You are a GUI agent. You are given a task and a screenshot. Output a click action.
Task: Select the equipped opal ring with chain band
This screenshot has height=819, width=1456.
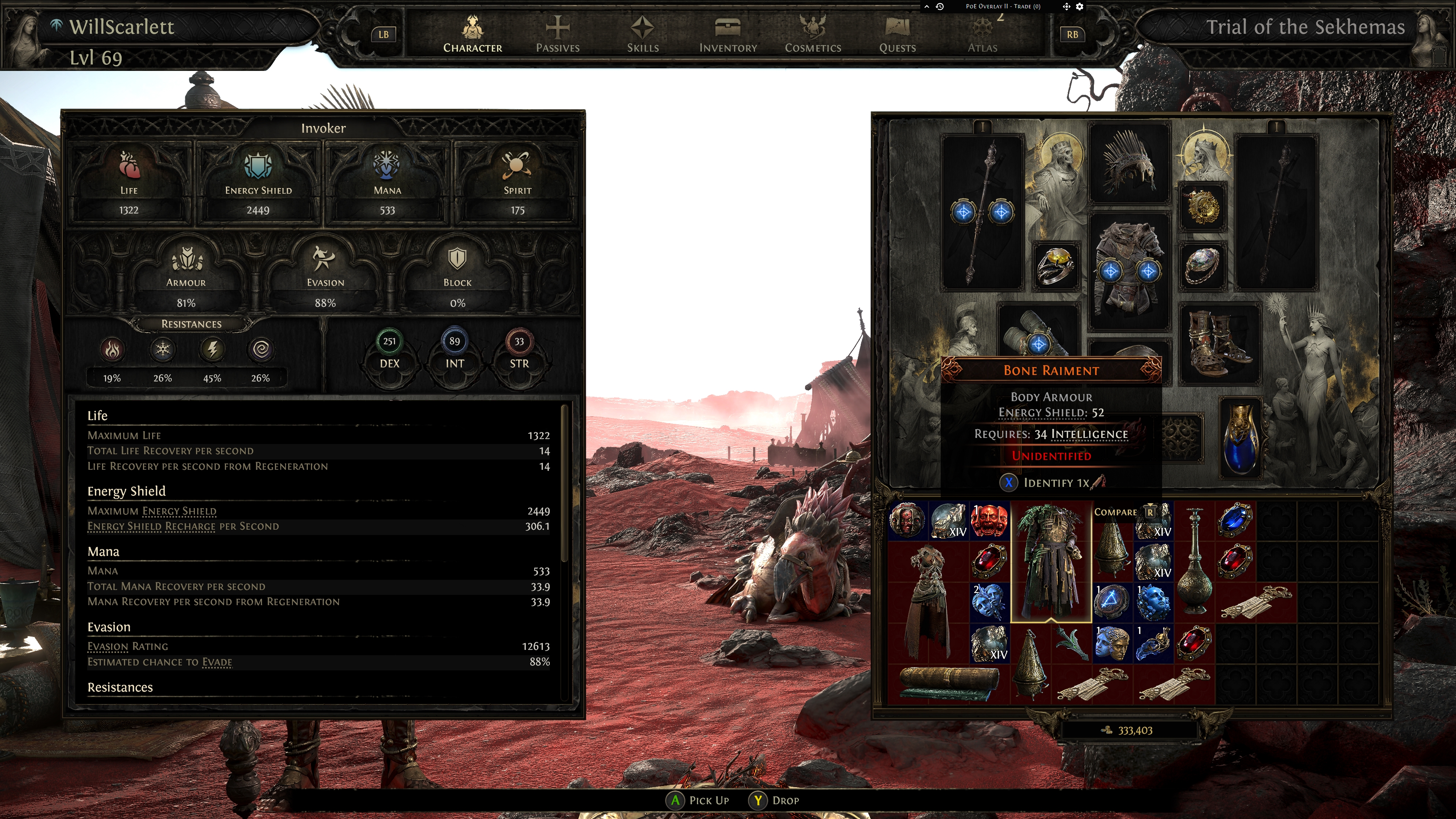click(1202, 266)
